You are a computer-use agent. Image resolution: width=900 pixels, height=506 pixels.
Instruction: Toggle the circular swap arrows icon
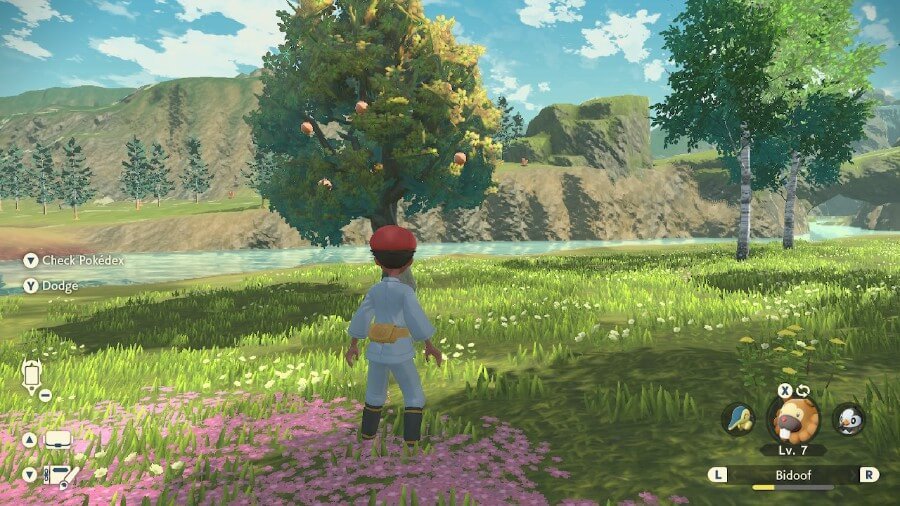(802, 390)
